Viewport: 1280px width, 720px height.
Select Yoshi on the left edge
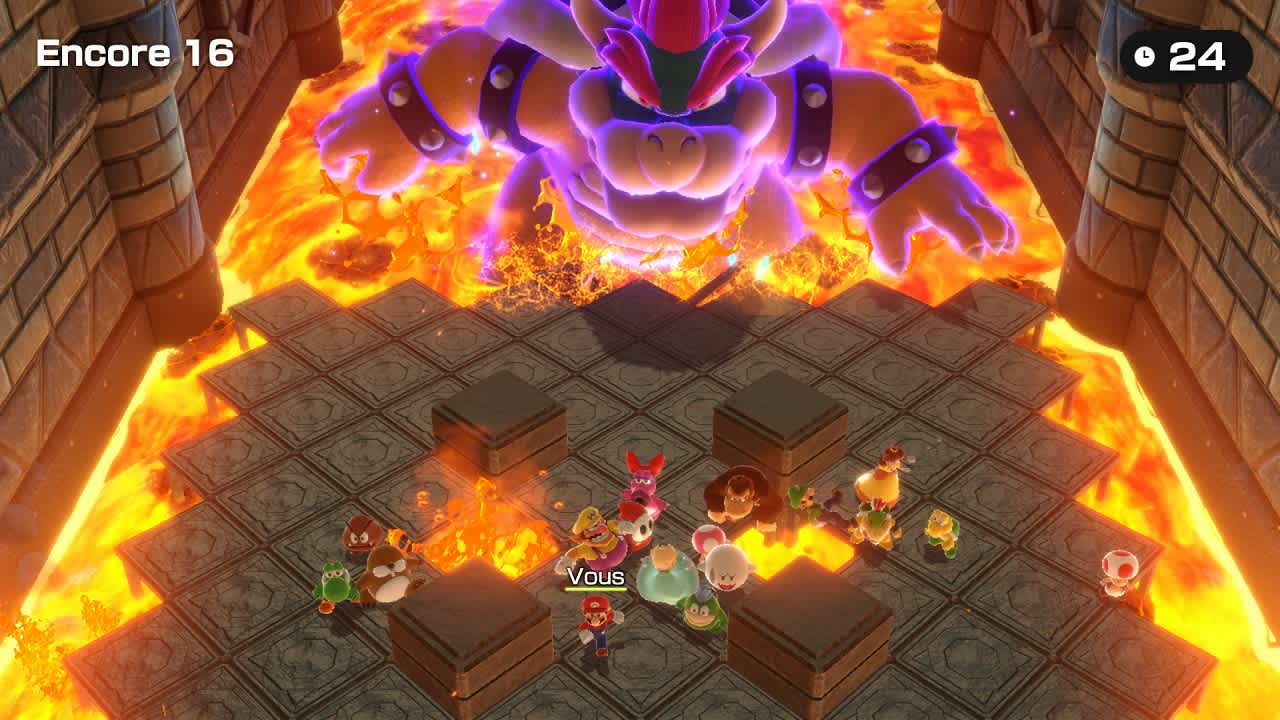click(335, 582)
